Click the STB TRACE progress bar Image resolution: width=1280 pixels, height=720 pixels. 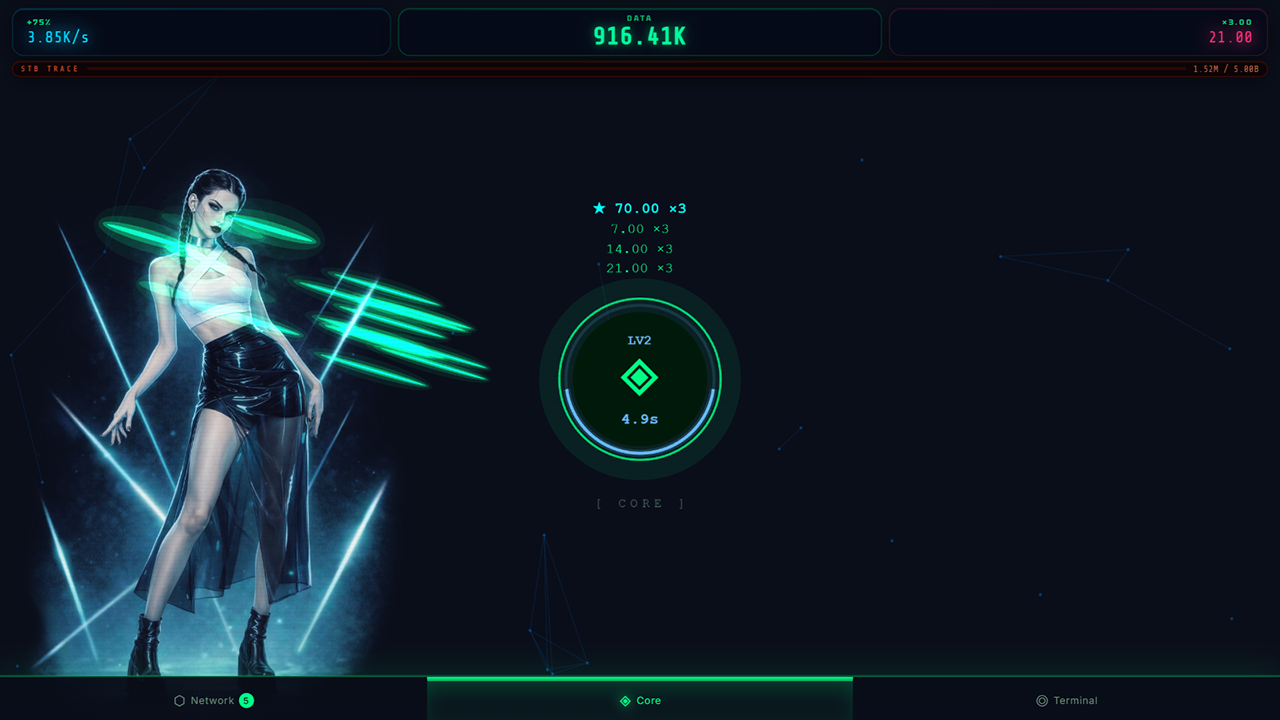pos(640,69)
